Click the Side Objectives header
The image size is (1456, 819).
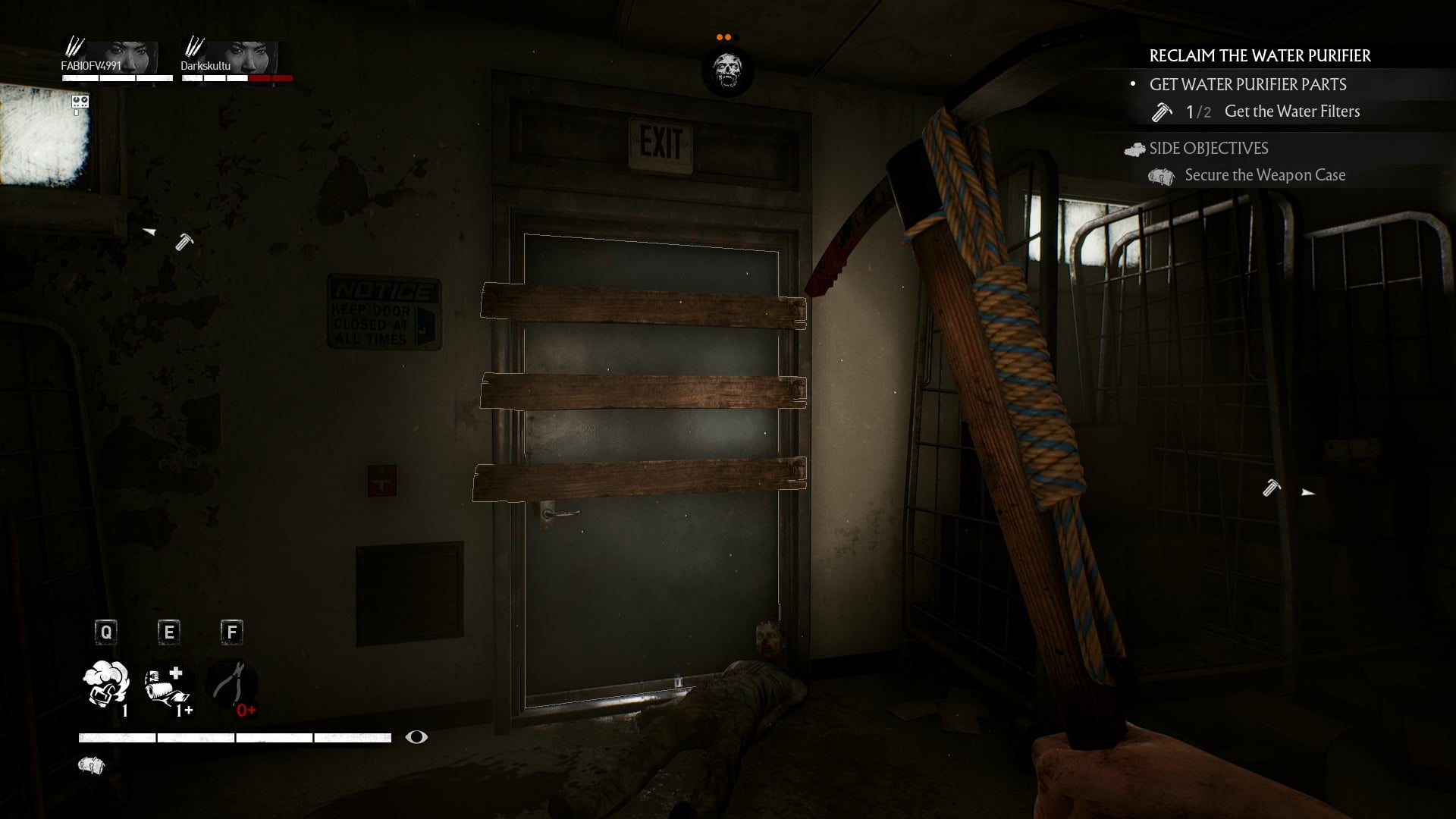pos(1208,149)
